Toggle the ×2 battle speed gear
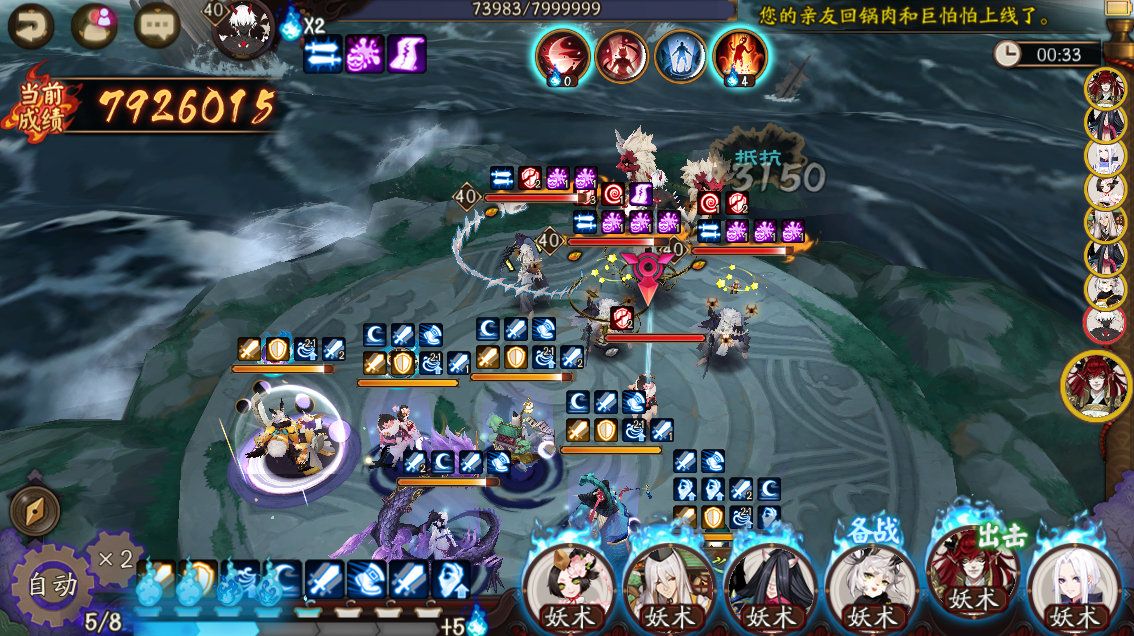Screen dimensions: 1134x636 (113, 558)
